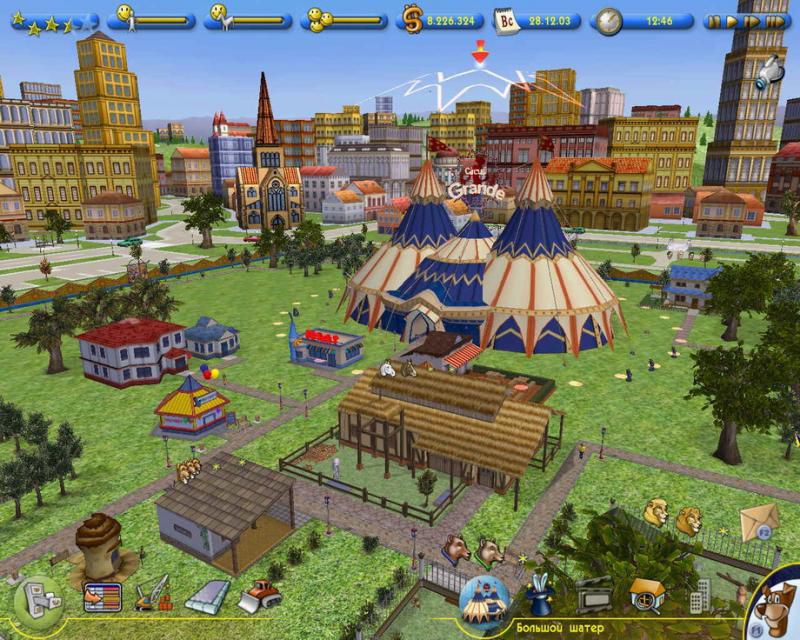Viewport: 800px width, 640px height.
Task: Activate the bulldozer demolish tool
Action: click(x=258, y=596)
